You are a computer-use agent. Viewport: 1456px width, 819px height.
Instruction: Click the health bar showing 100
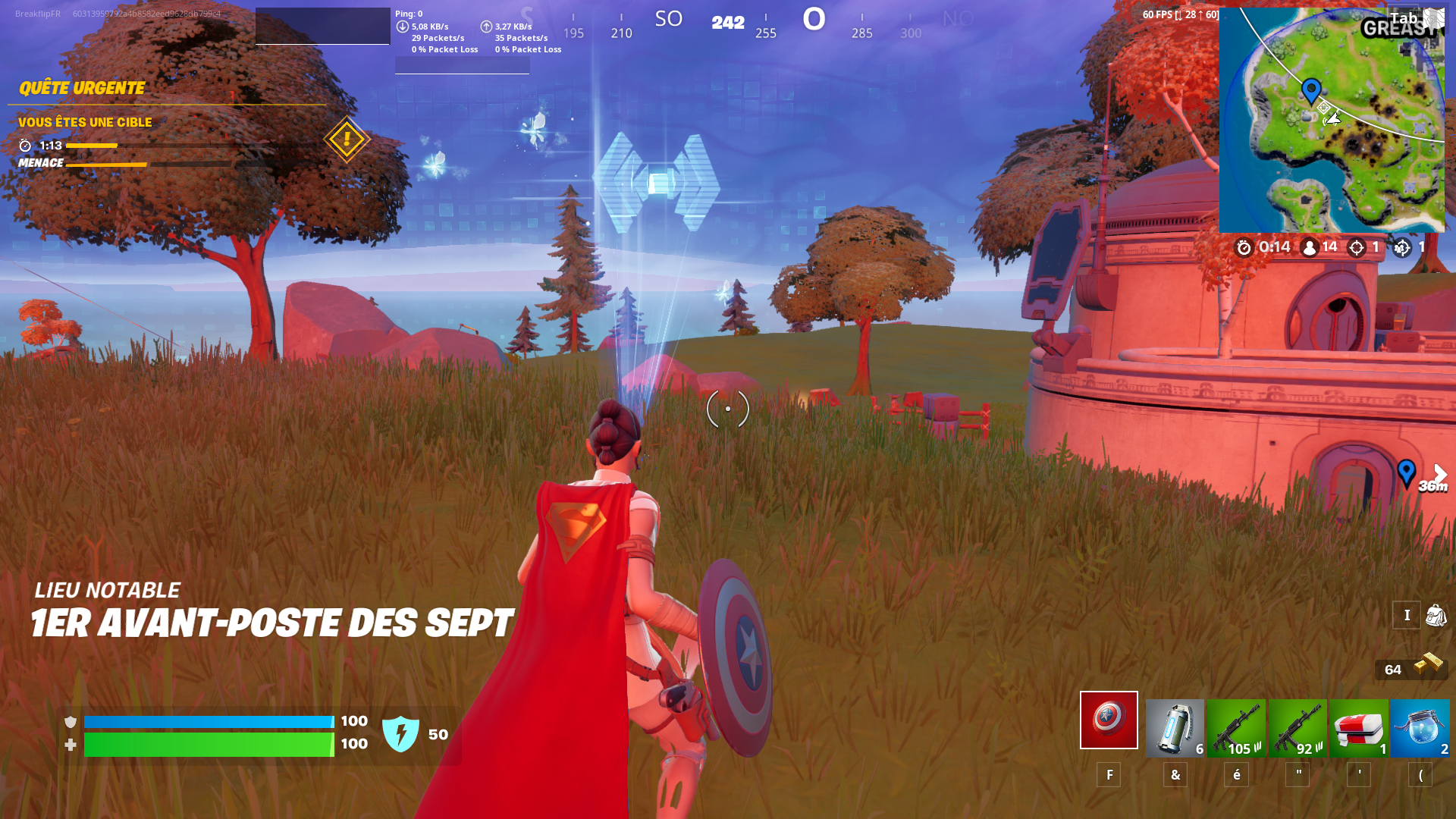point(209,744)
